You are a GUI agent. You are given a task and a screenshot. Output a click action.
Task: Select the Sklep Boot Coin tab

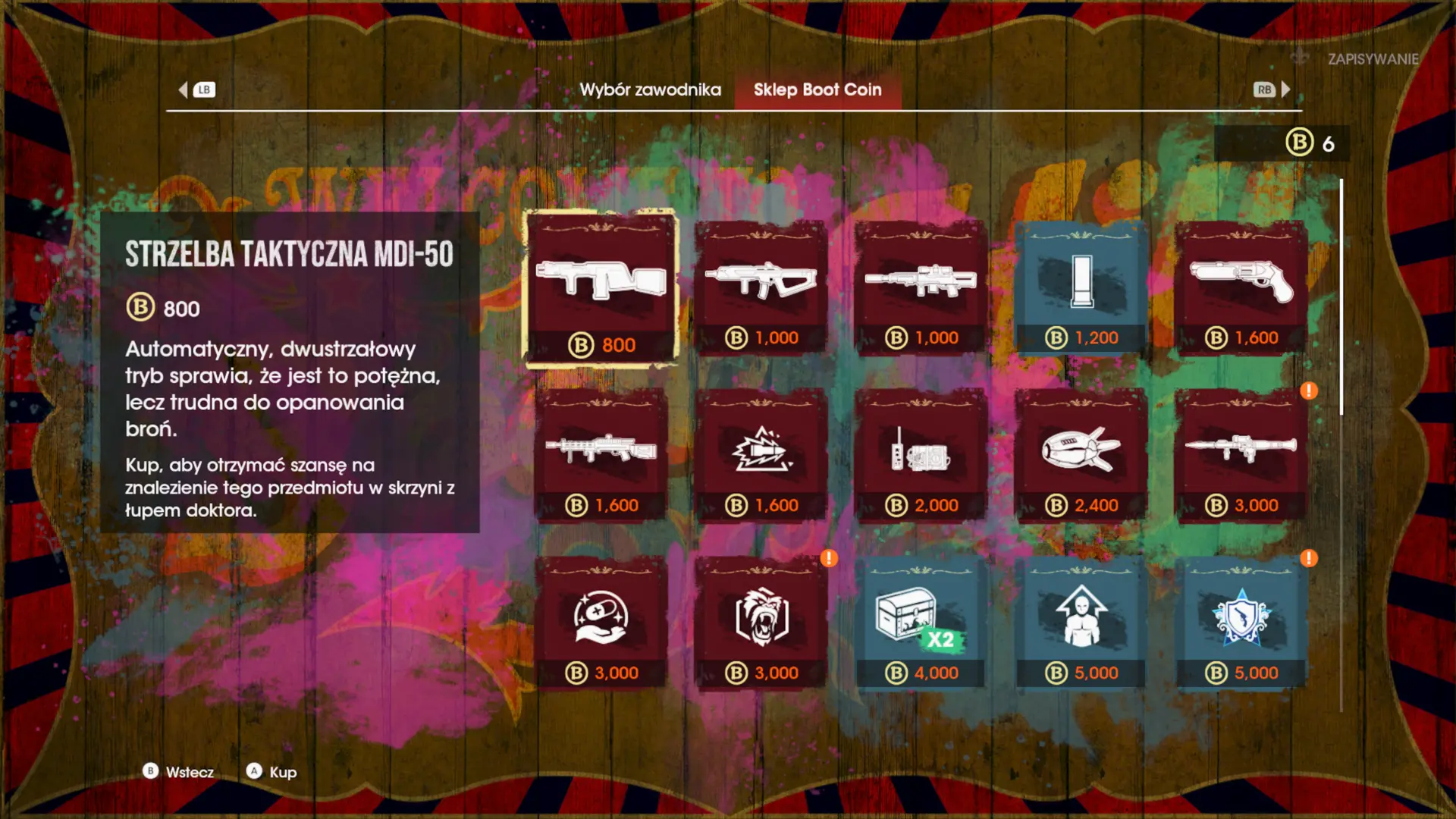tap(817, 89)
